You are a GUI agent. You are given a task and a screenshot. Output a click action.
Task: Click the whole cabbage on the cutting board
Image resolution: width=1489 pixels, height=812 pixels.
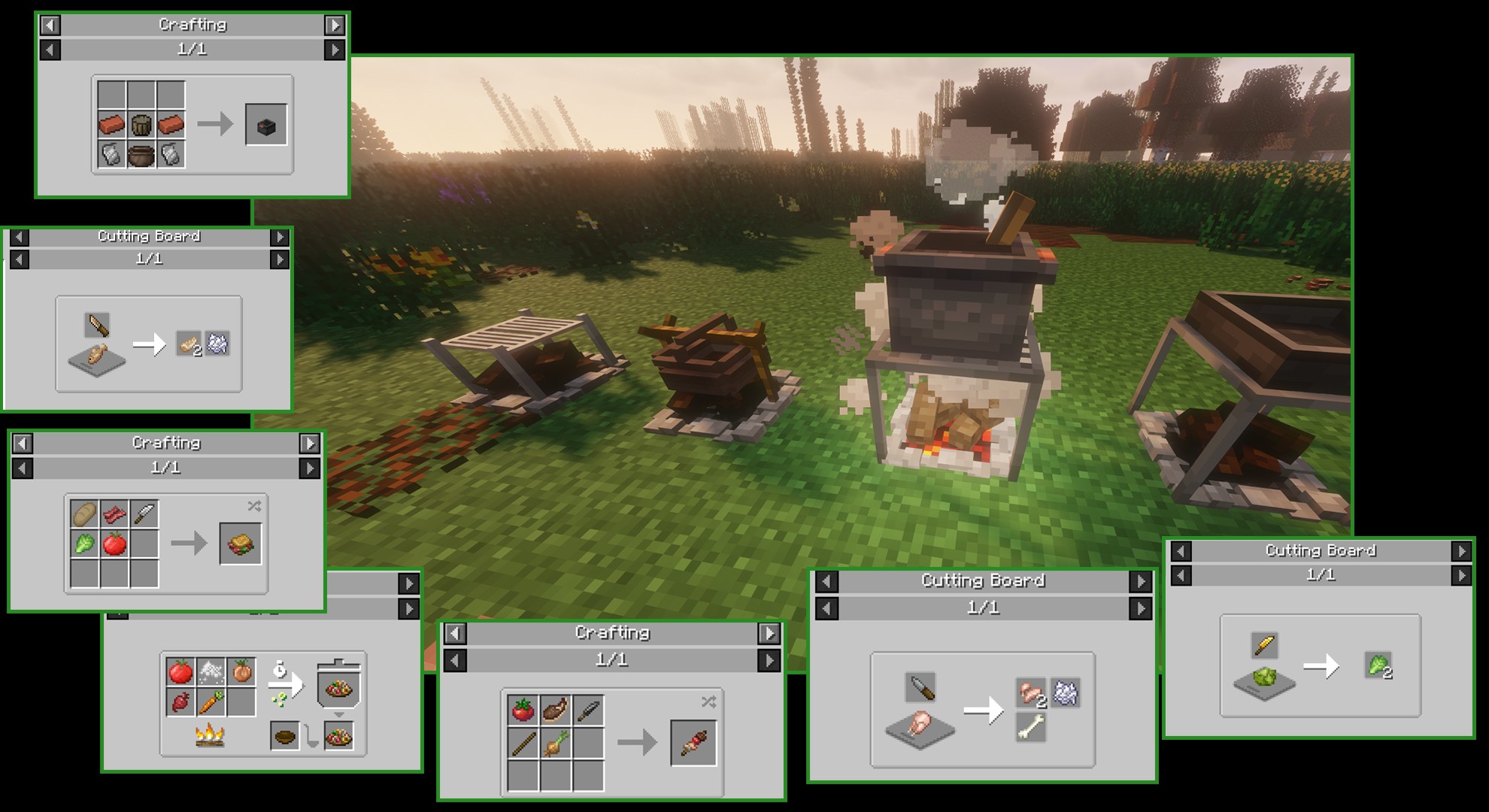(x=1264, y=676)
